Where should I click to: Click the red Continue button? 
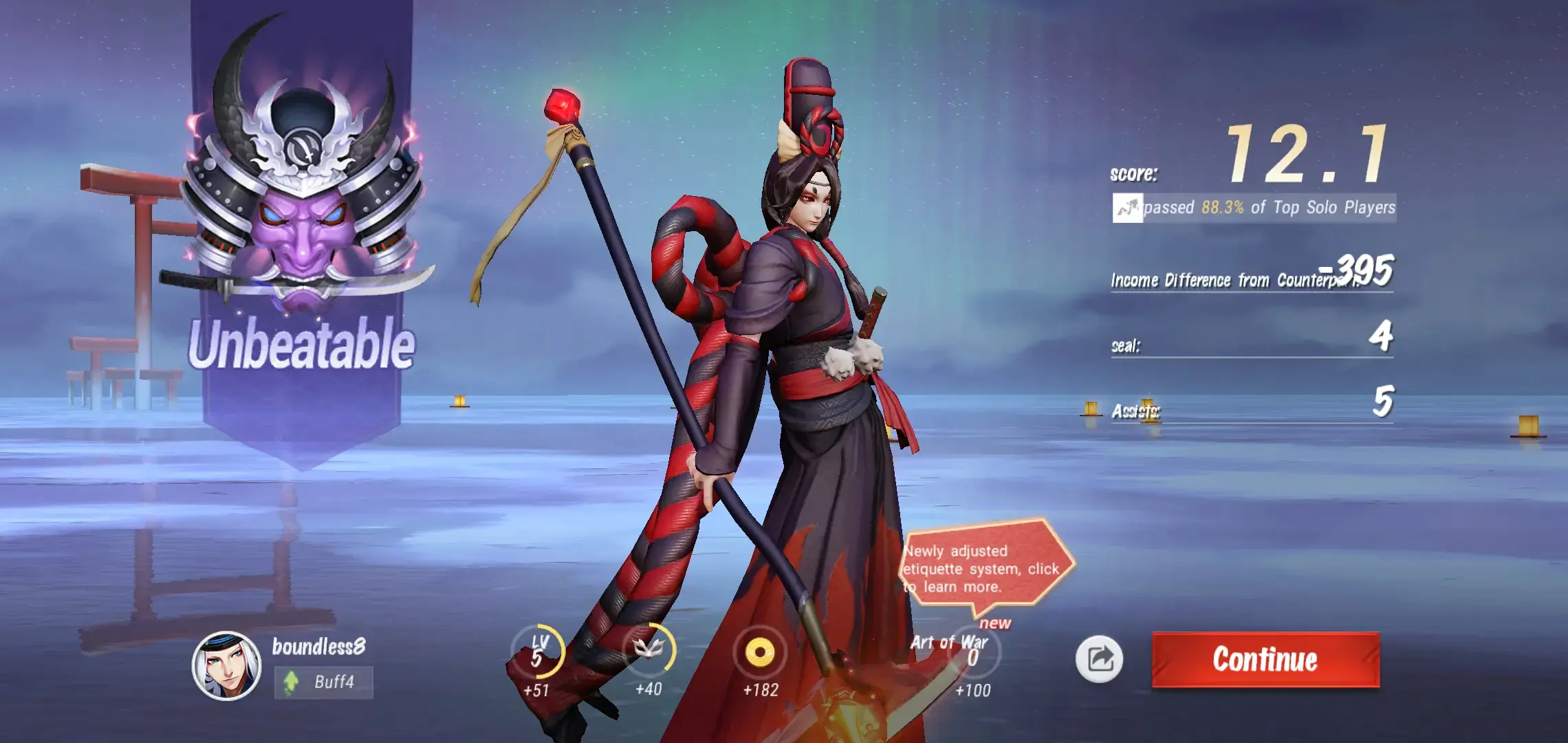click(x=1265, y=659)
